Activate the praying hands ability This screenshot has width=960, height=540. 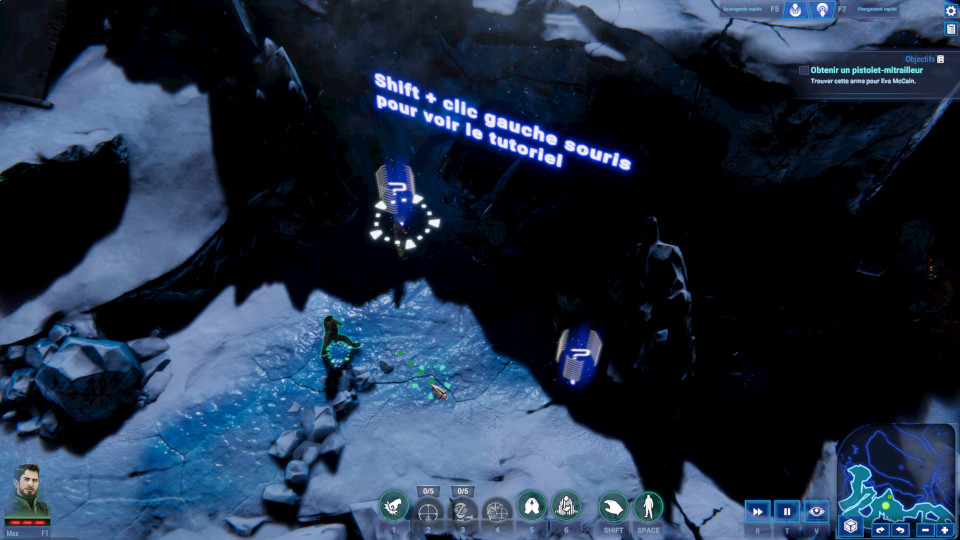[x=530, y=506]
